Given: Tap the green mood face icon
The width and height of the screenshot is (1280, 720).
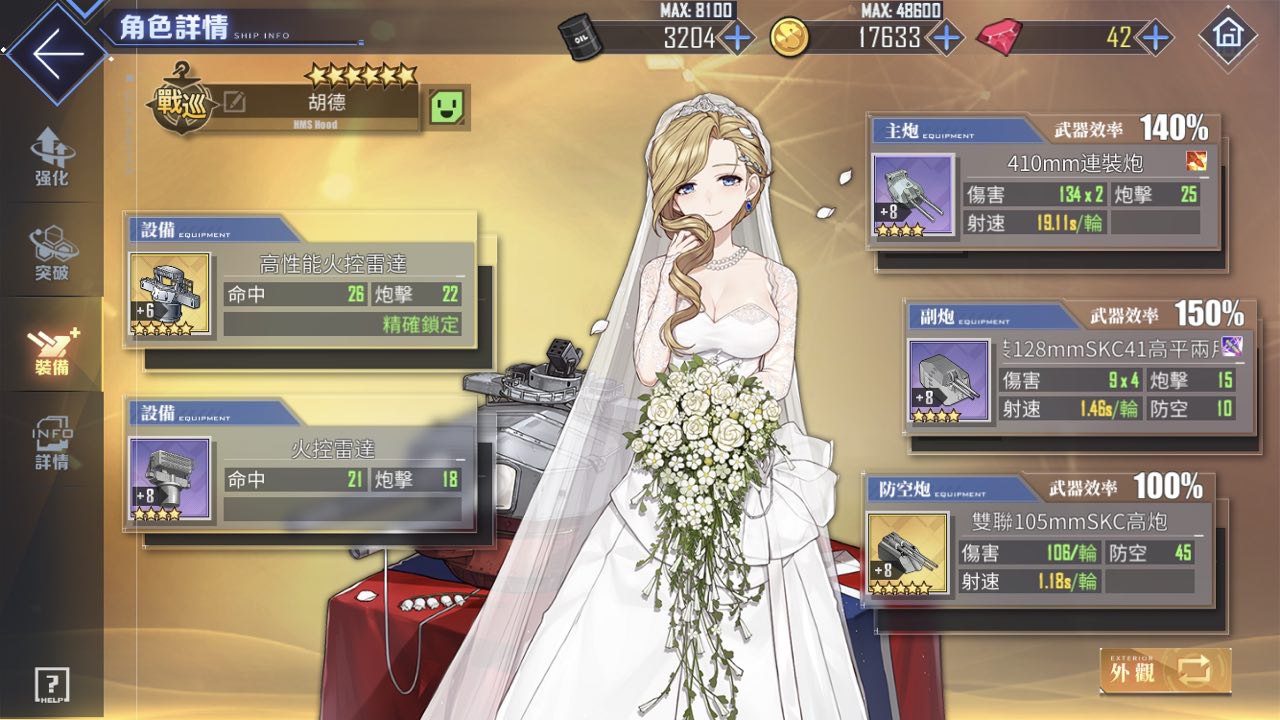Looking at the screenshot, I should [449, 106].
